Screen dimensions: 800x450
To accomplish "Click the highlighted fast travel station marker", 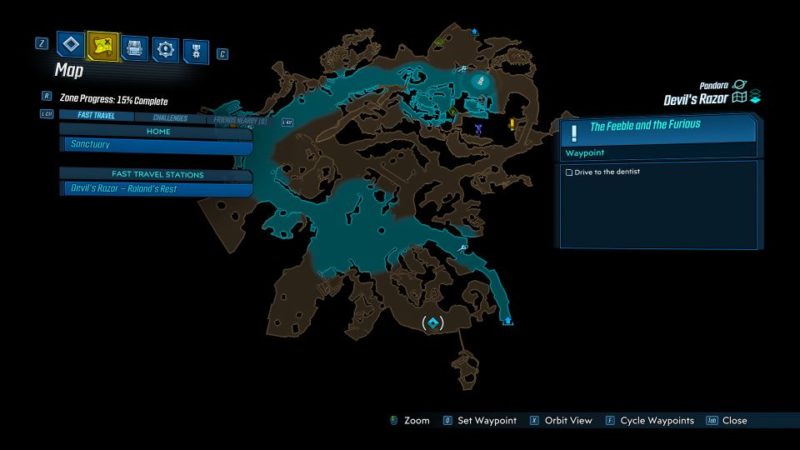I will [480, 79].
